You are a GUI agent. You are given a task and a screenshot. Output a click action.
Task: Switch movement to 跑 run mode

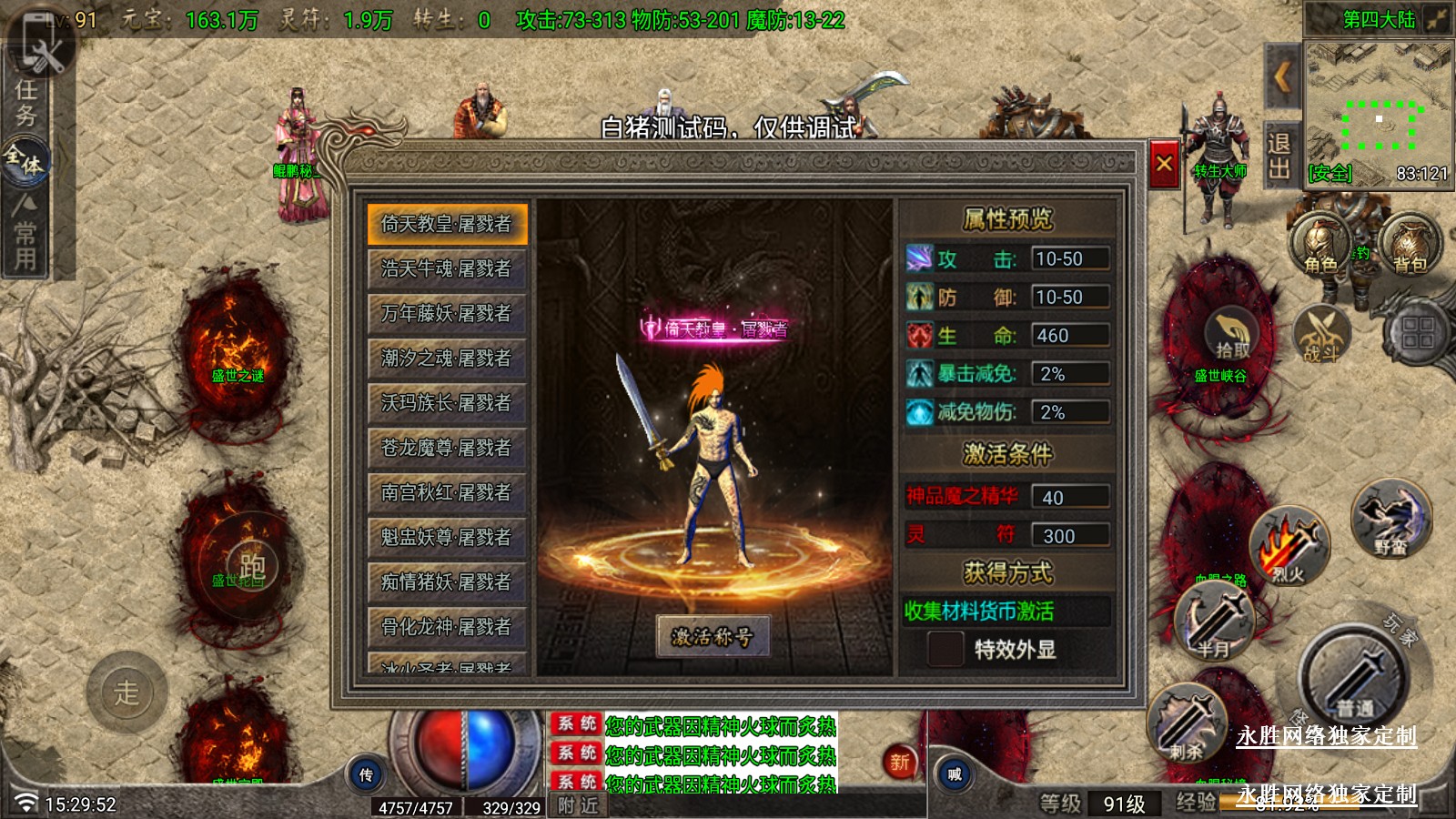[249, 566]
